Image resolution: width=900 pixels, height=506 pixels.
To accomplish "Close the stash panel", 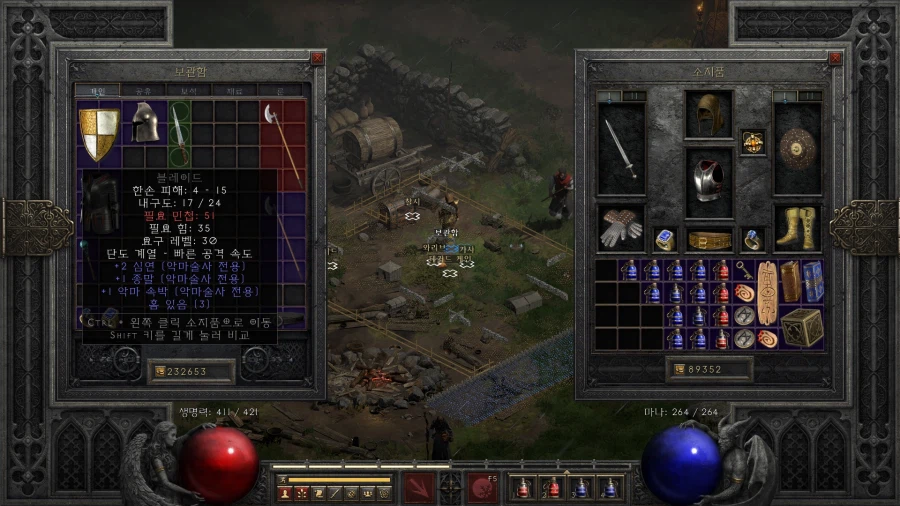I will pyautogui.click(x=318, y=58).
